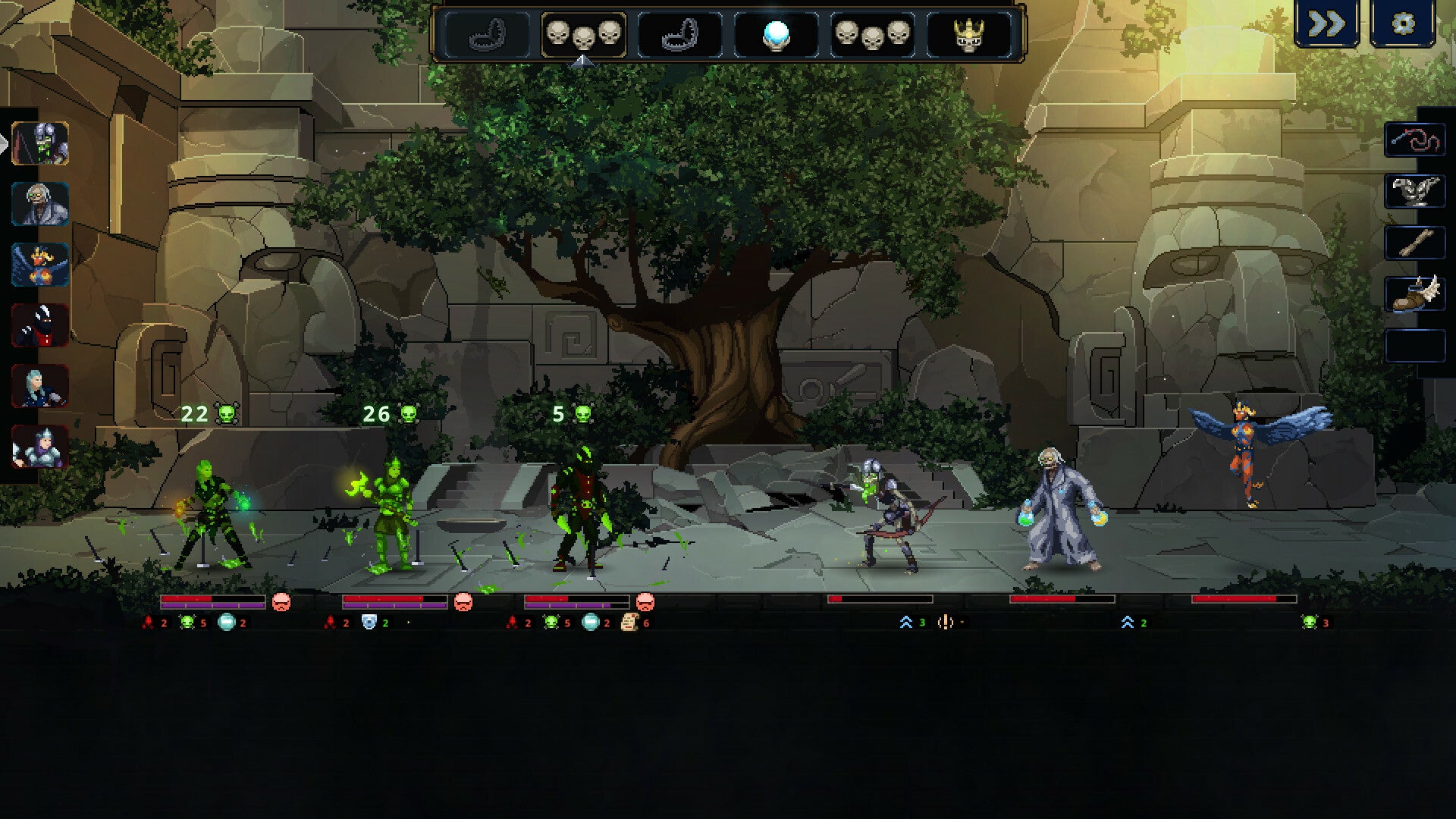
Task: Select the black-hooded hero portrait
Action: [x=40, y=325]
